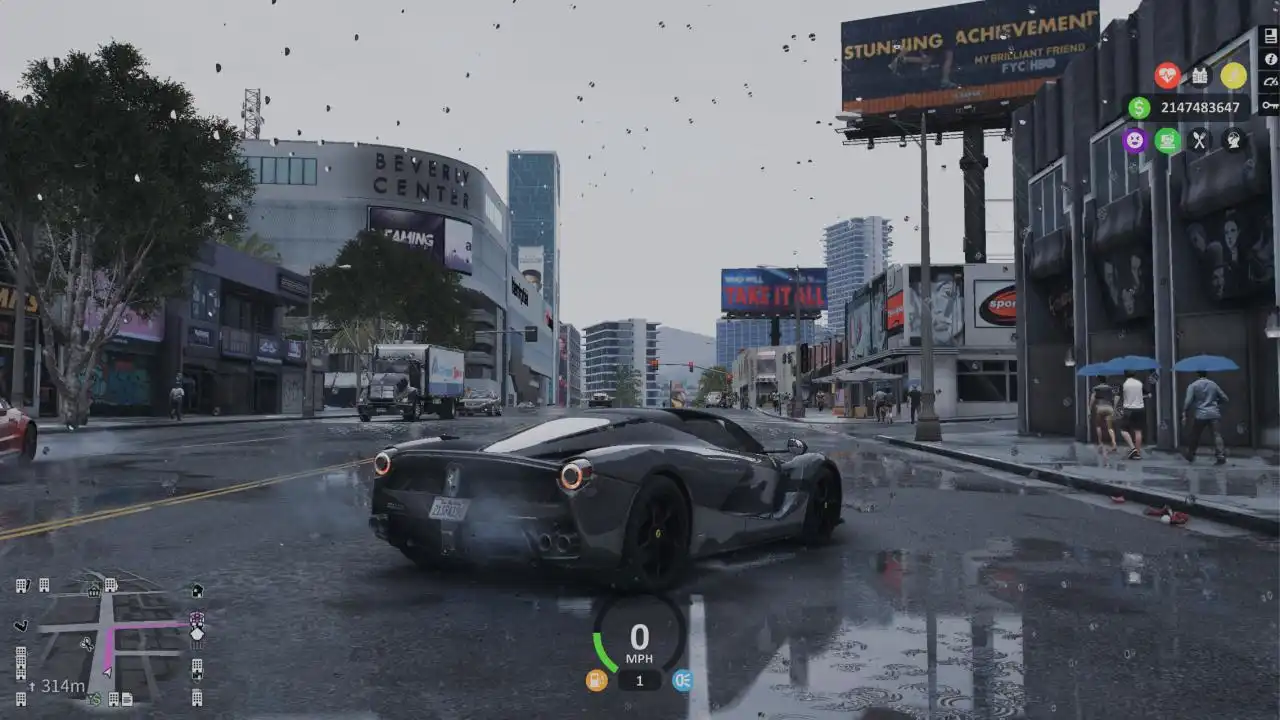
Task: Click the red heart health icon
Action: tap(1167, 75)
